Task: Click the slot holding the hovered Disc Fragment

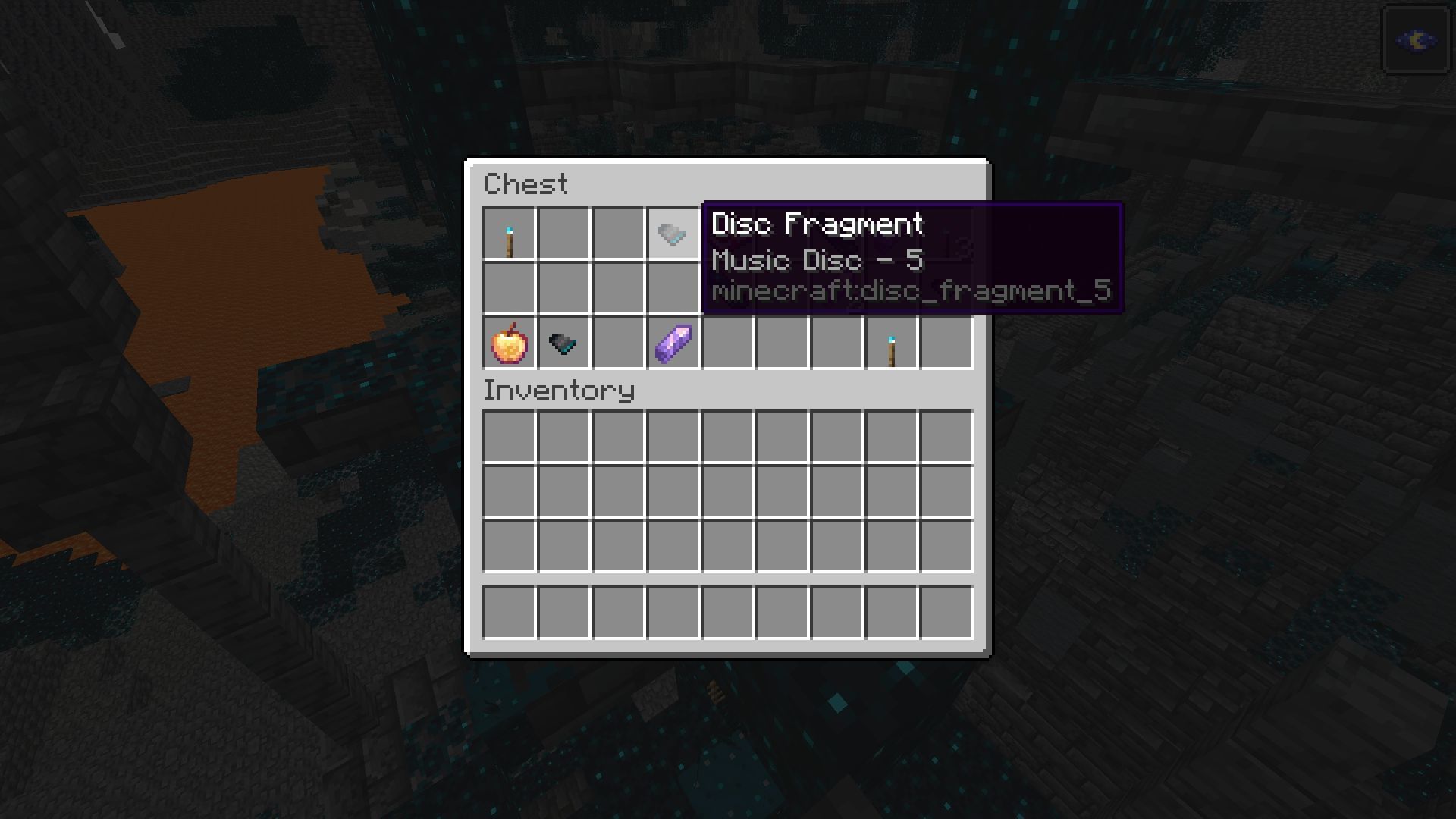Action: coord(672,234)
